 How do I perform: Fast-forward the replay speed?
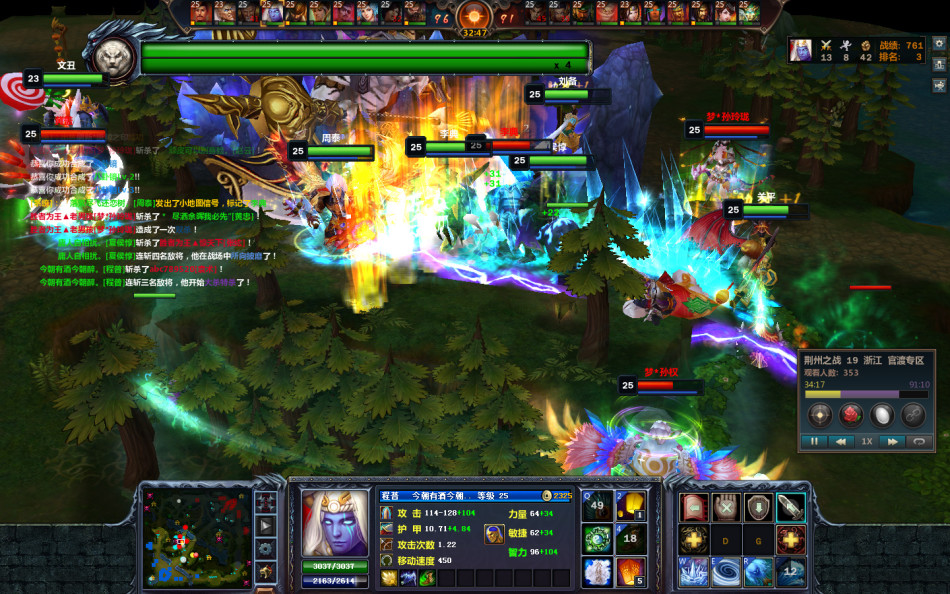(x=892, y=441)
